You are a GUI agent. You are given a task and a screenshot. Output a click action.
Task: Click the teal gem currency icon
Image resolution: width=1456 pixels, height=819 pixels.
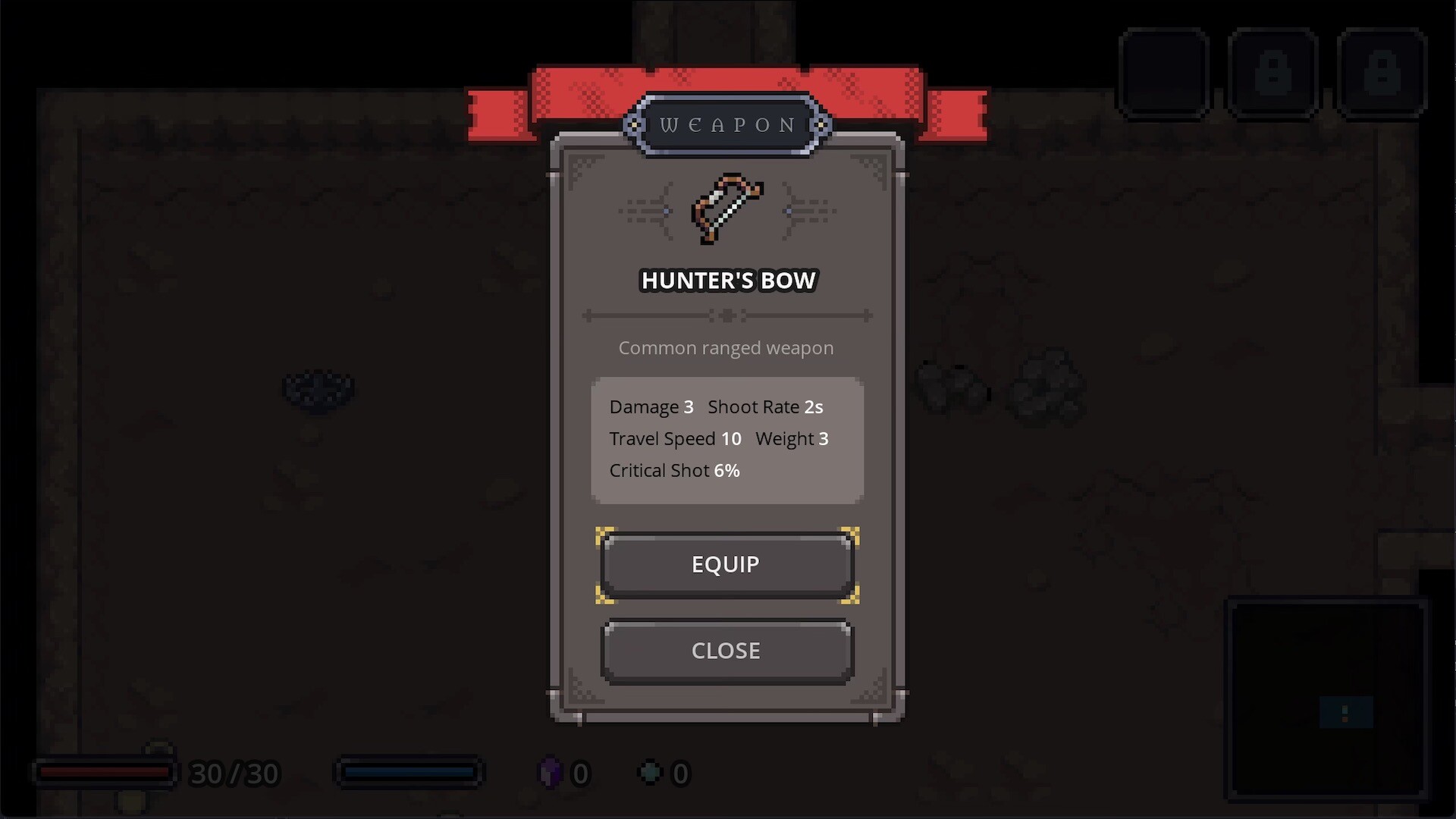651,773
